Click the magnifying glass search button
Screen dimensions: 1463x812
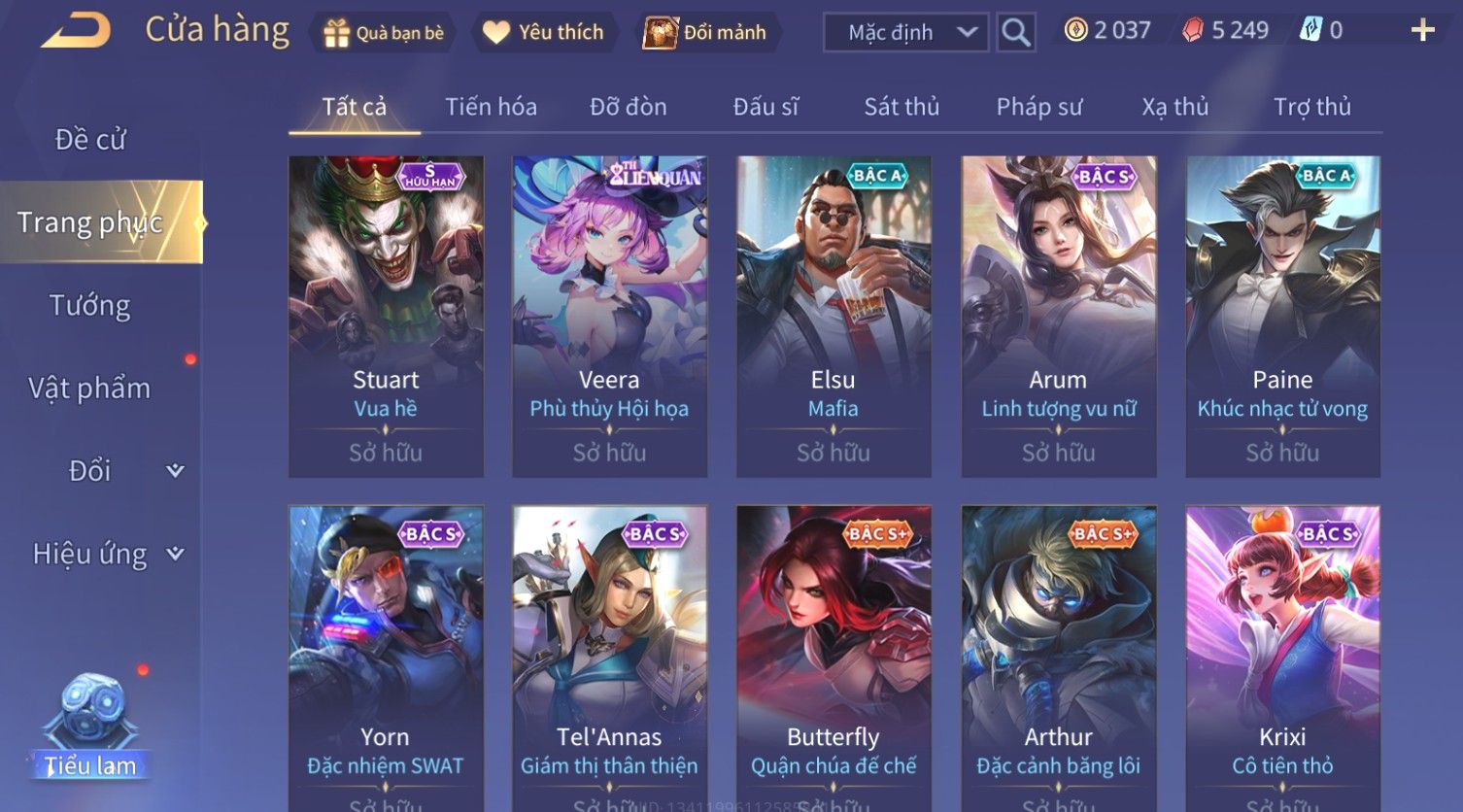pos(1015,33)
